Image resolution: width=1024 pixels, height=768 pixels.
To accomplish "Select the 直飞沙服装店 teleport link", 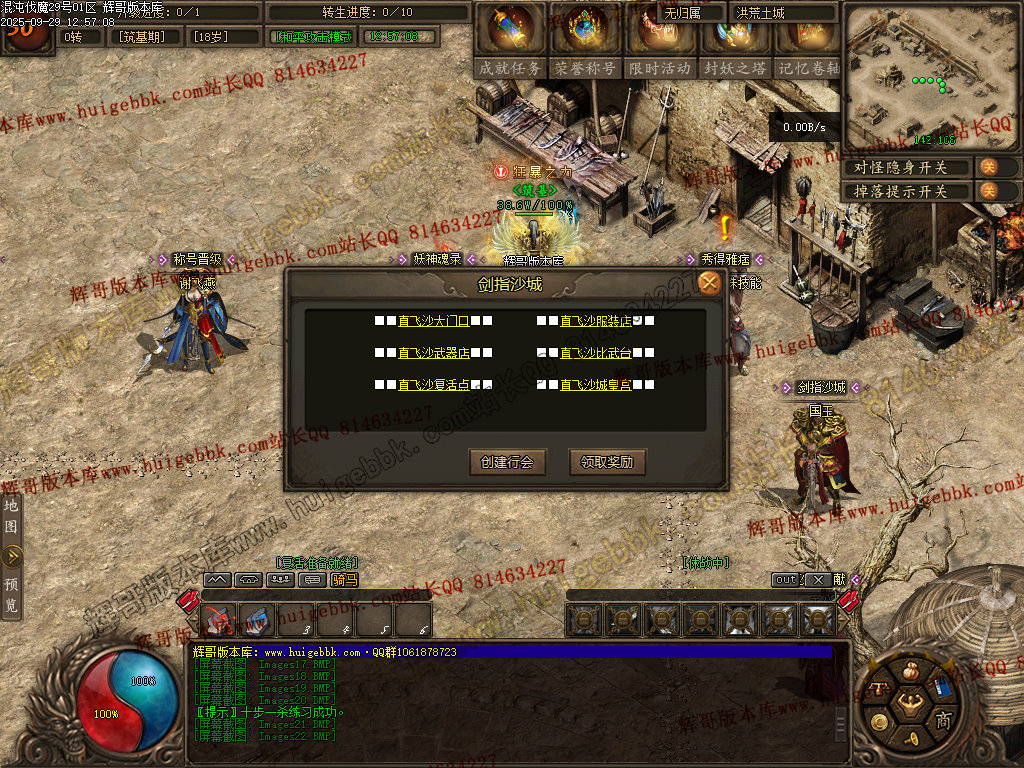I will click(596, 321).
